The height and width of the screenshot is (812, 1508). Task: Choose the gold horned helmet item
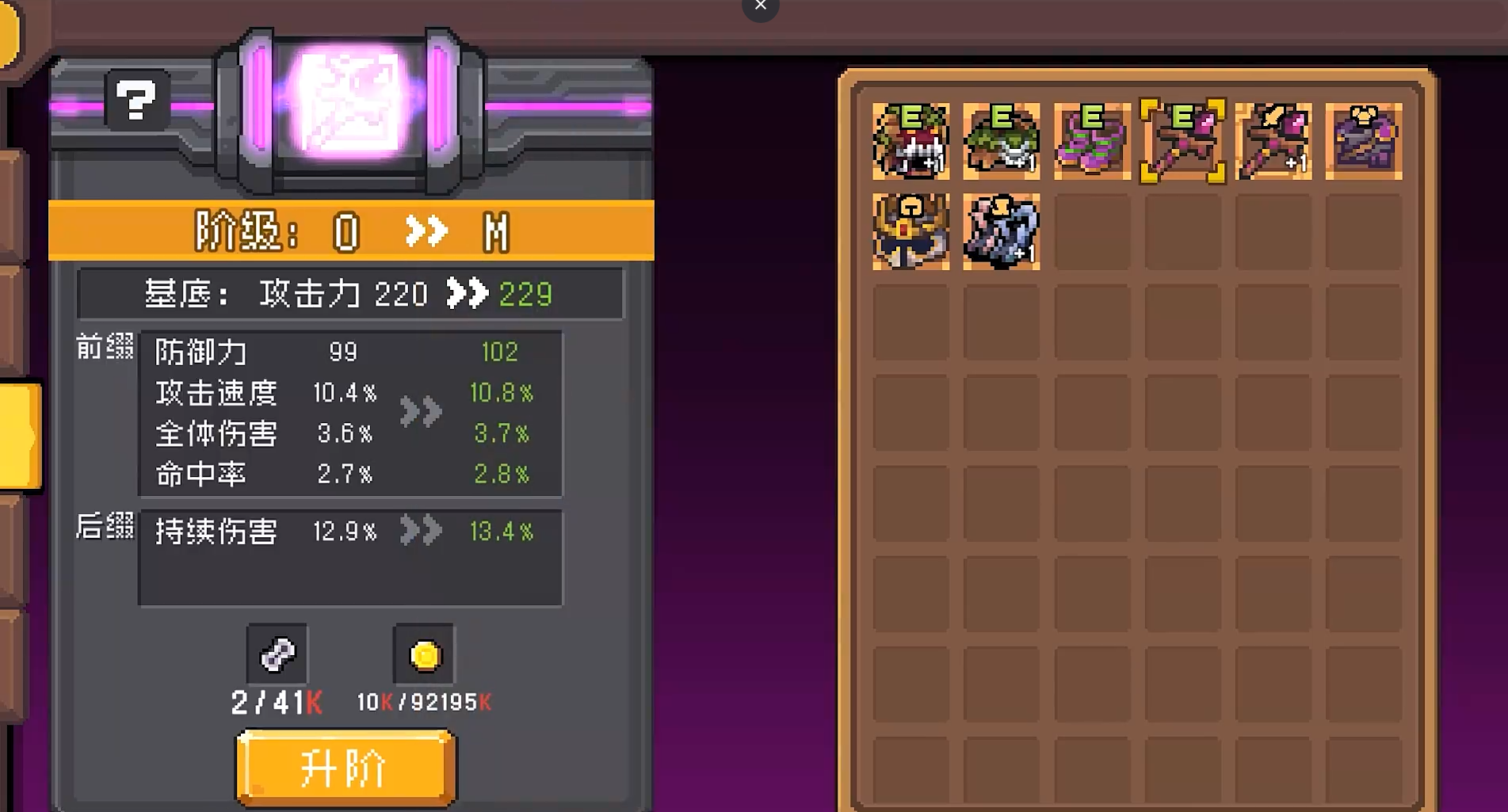click(911, 231)
